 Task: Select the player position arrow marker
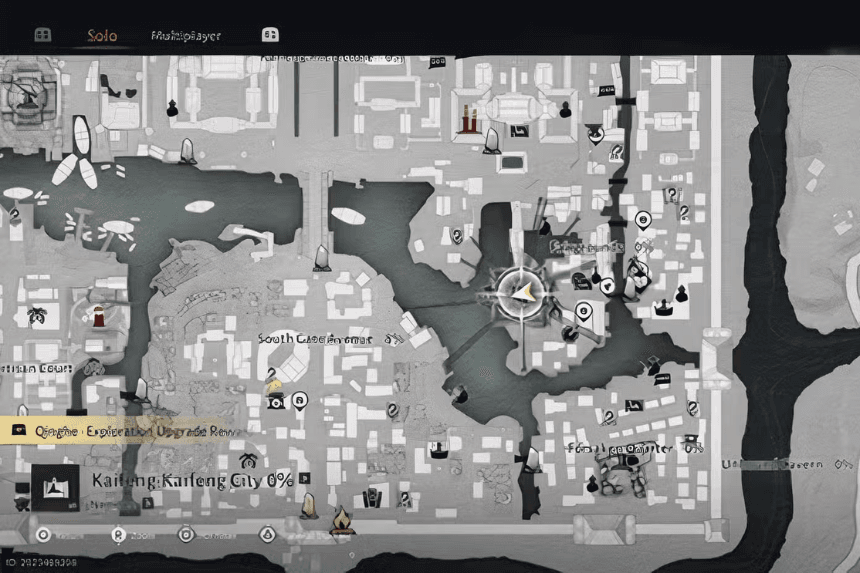coord(521,291)
